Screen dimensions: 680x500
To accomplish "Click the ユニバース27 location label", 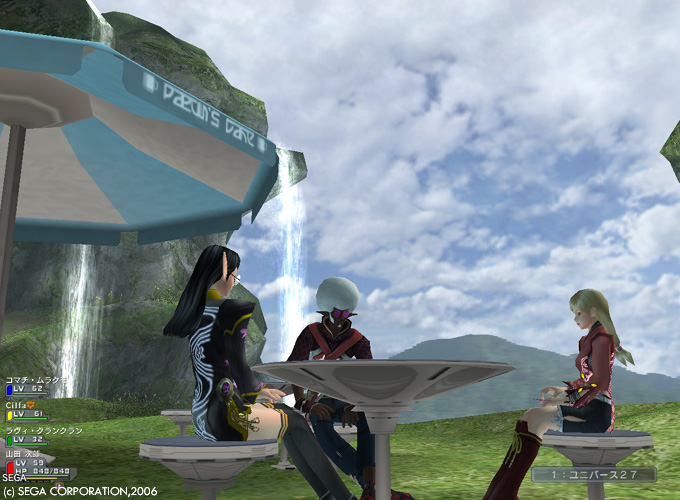I will (x=594, y=474).
